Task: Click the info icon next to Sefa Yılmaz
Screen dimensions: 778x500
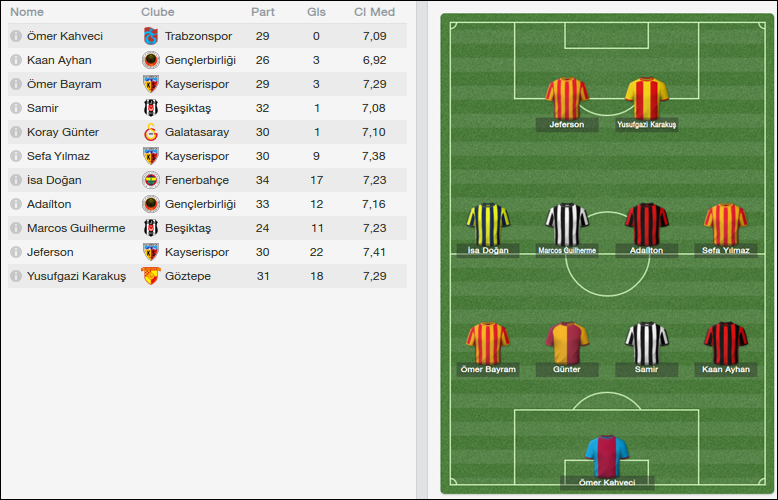Action: click(16, 156)
